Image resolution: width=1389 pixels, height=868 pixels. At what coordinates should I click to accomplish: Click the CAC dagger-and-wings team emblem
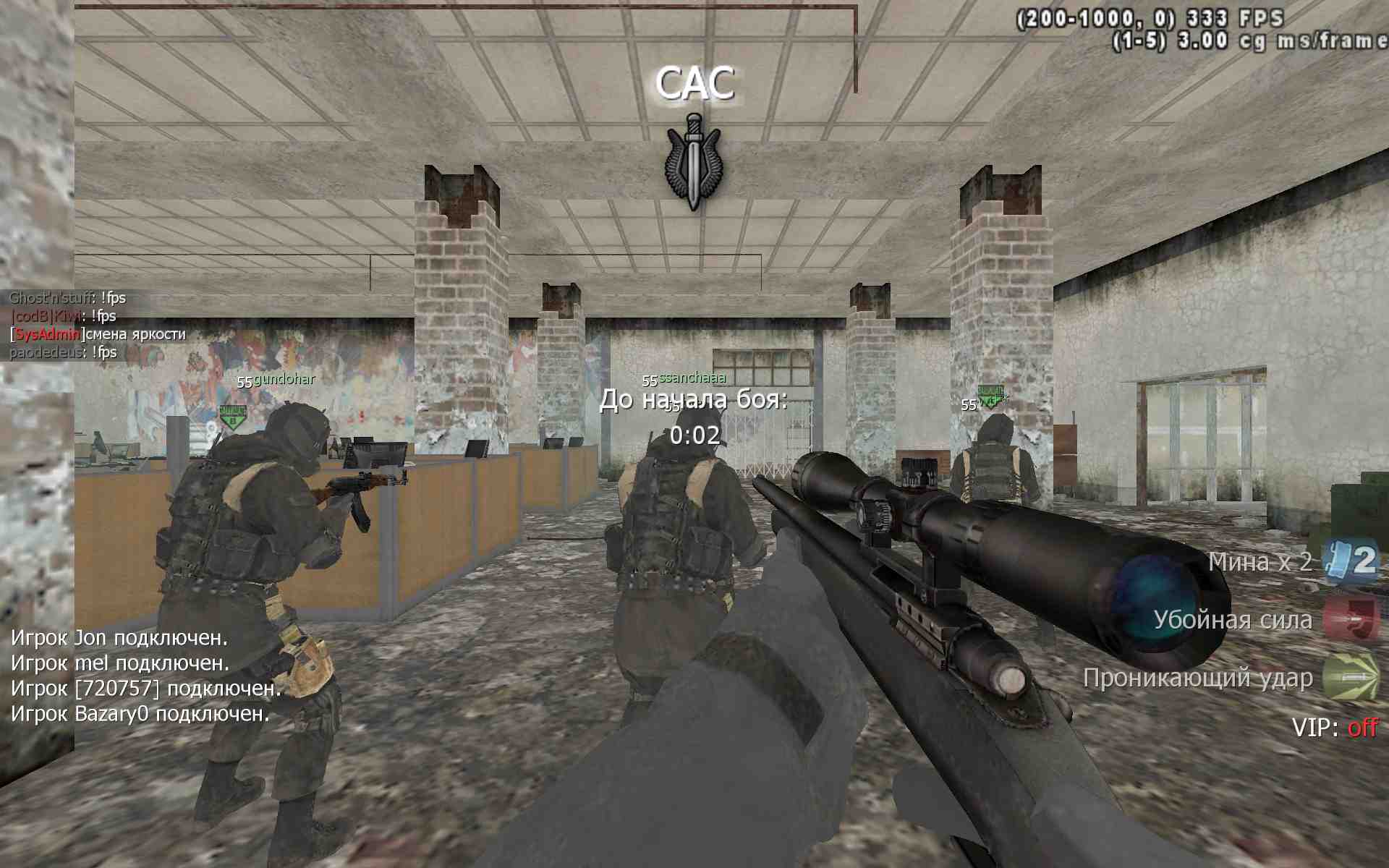[694, 162]
